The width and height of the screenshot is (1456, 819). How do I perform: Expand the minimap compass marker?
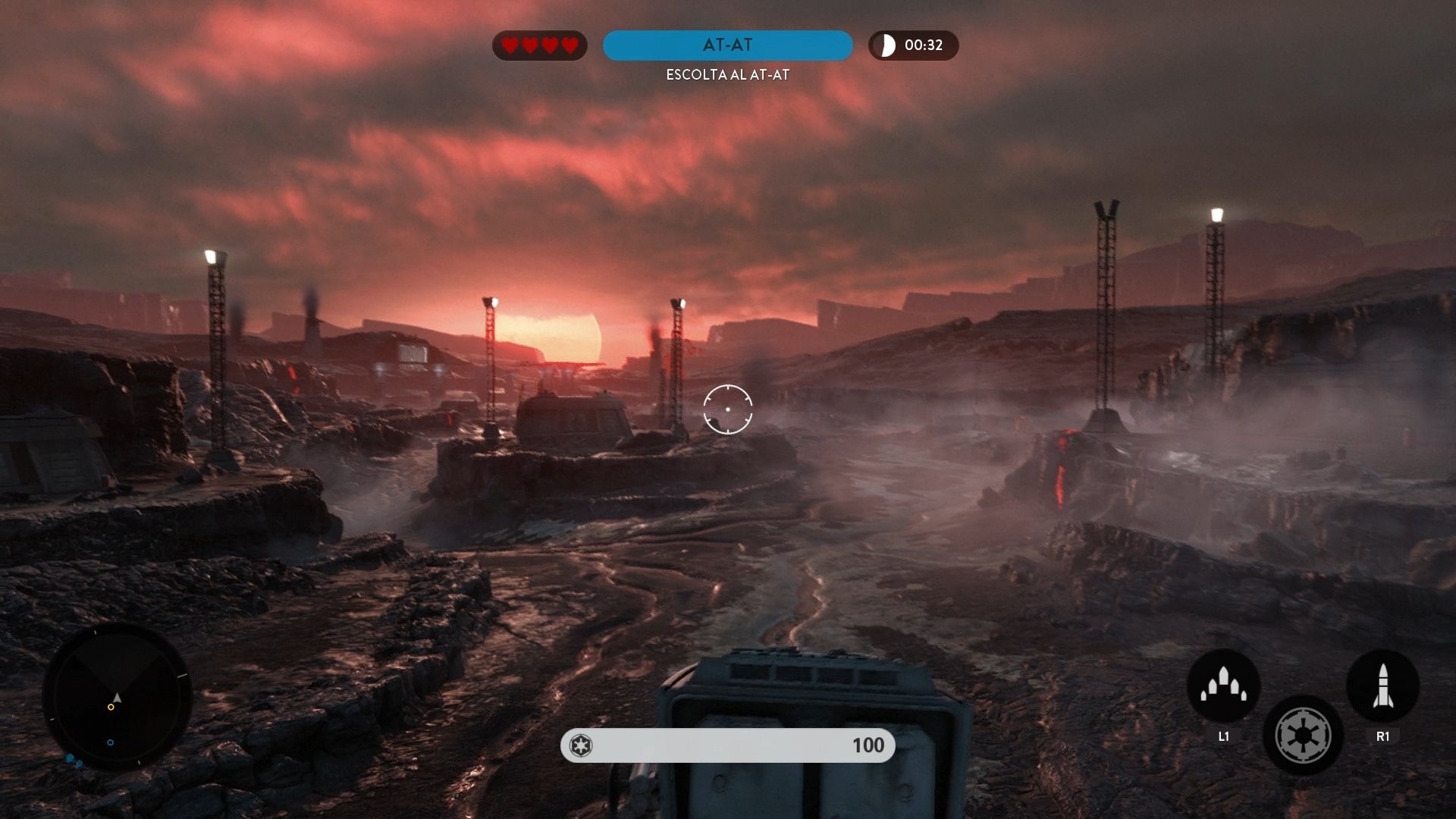click(x=115, y=696)
